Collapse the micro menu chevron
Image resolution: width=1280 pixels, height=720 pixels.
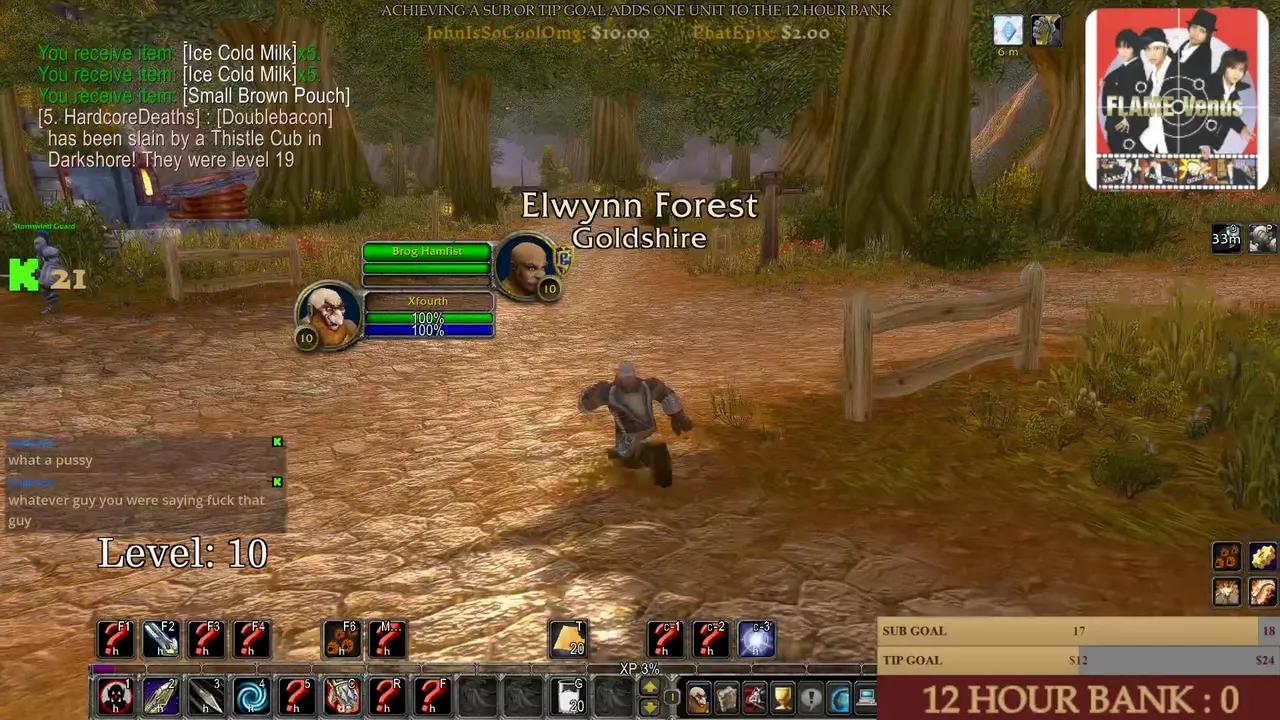click(672, 674)
